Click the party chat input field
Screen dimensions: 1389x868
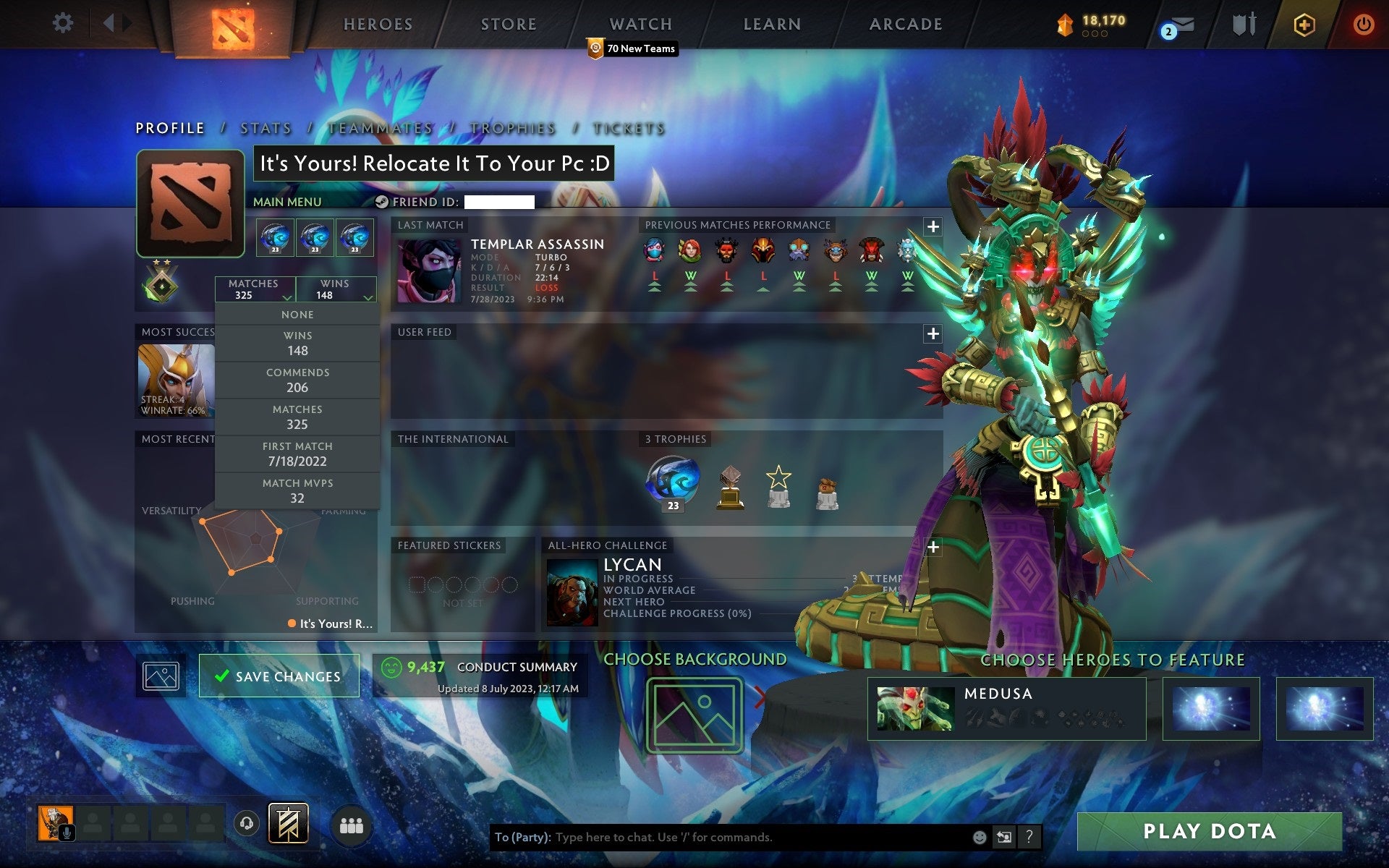[723, 838]
